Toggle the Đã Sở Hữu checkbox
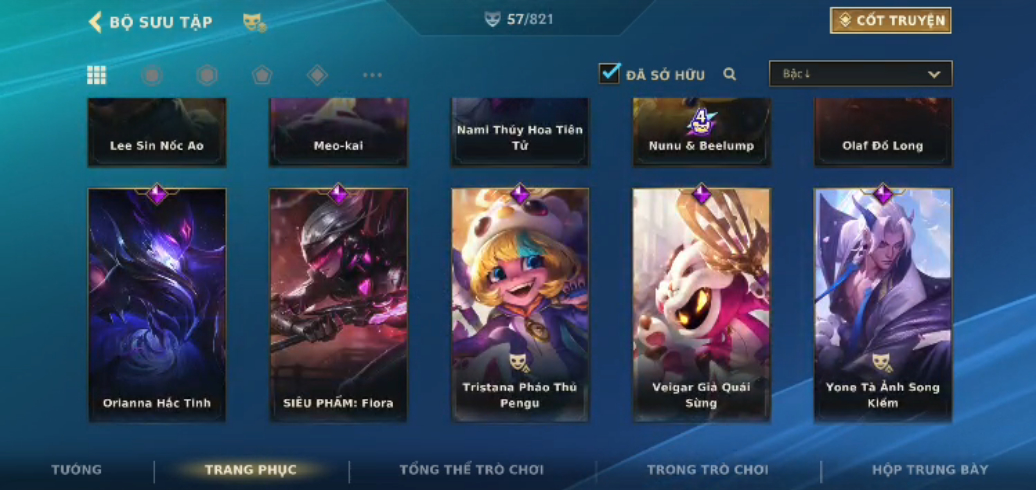Image resolution: width=1036 pixels, height=490 pixels. click(610, 74)
